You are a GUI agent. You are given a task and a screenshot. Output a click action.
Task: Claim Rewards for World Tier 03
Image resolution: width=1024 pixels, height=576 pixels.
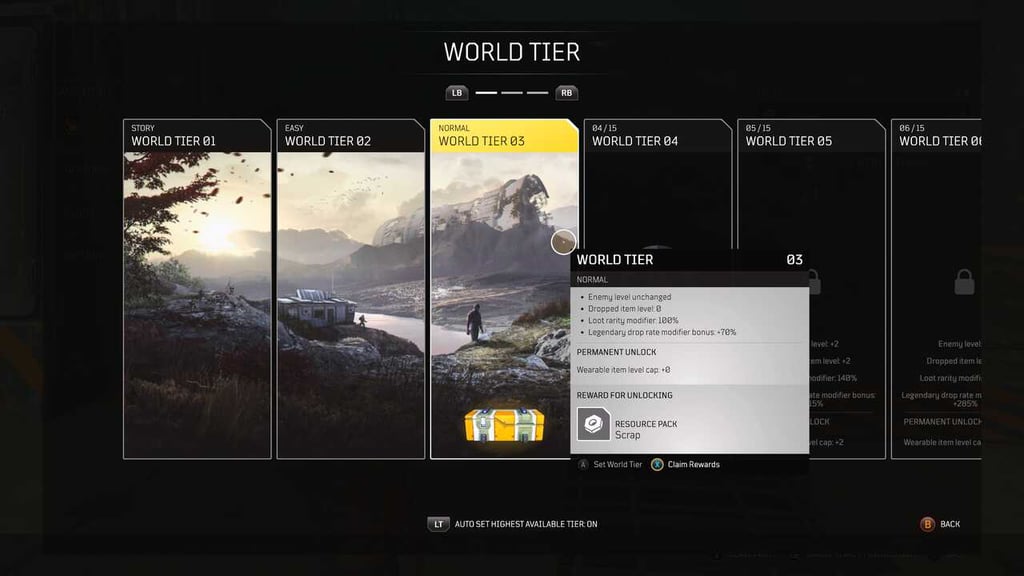point(687,464)
